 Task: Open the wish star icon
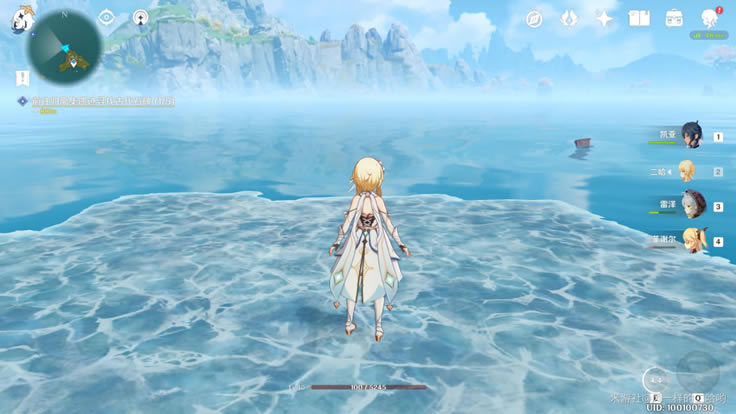604,19
